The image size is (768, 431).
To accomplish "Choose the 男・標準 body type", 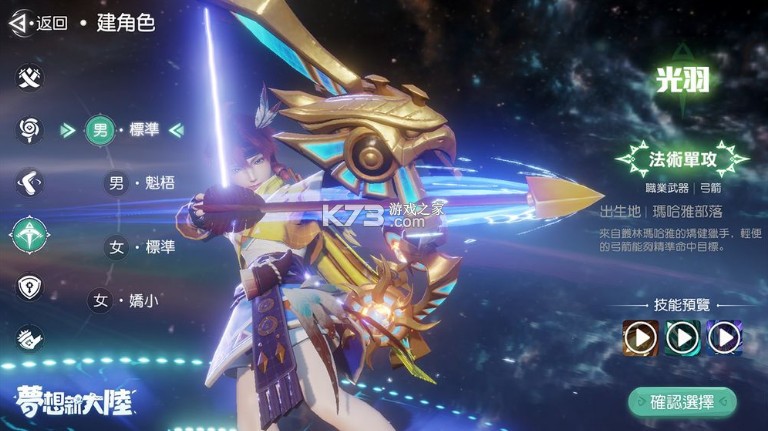I will point(121,129).
